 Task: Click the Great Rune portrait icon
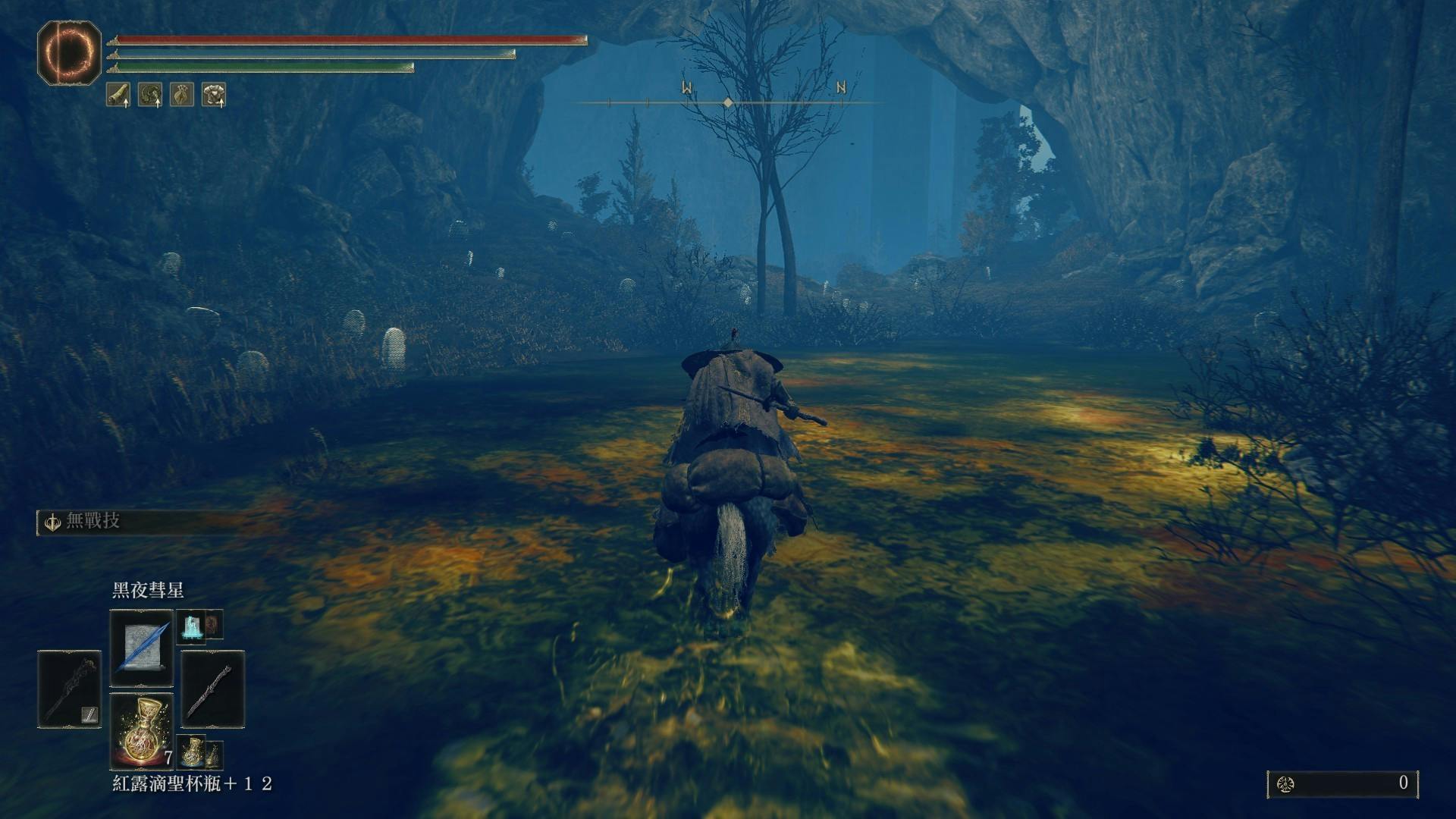pos(69,52)
